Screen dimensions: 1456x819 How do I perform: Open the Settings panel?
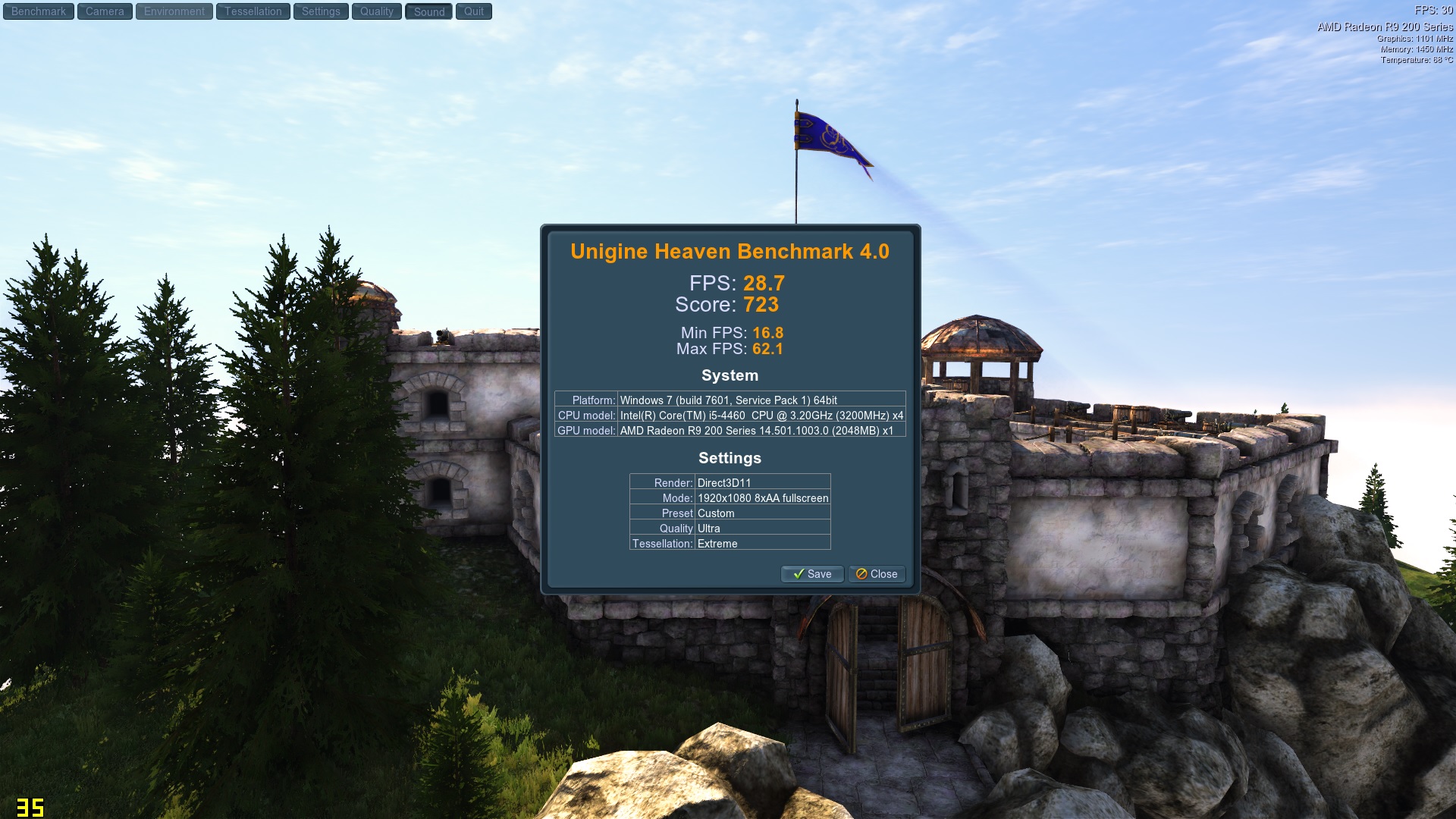click(x=321, y=11)
